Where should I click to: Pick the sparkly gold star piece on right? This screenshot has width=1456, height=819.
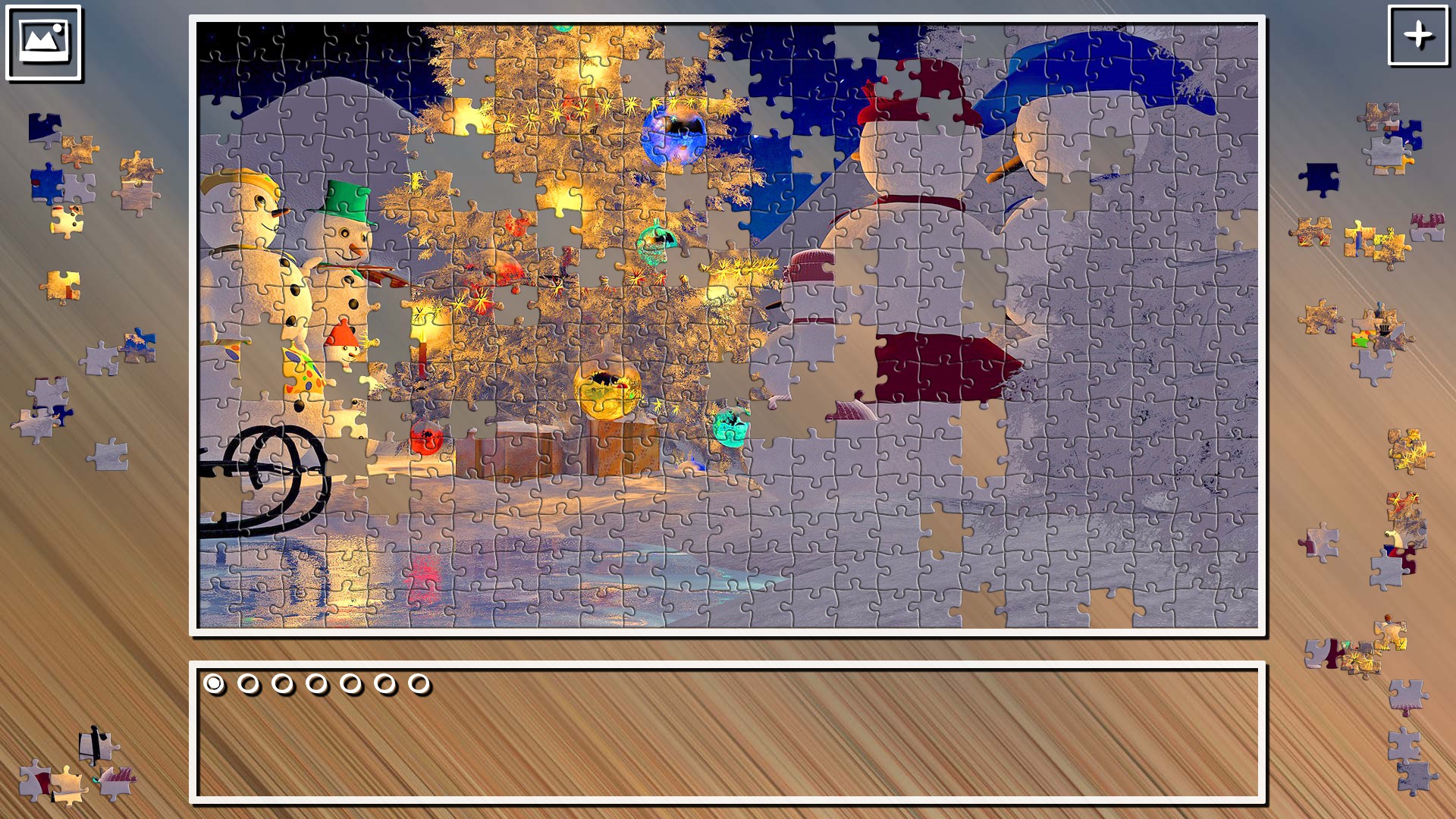point(1409,450)
